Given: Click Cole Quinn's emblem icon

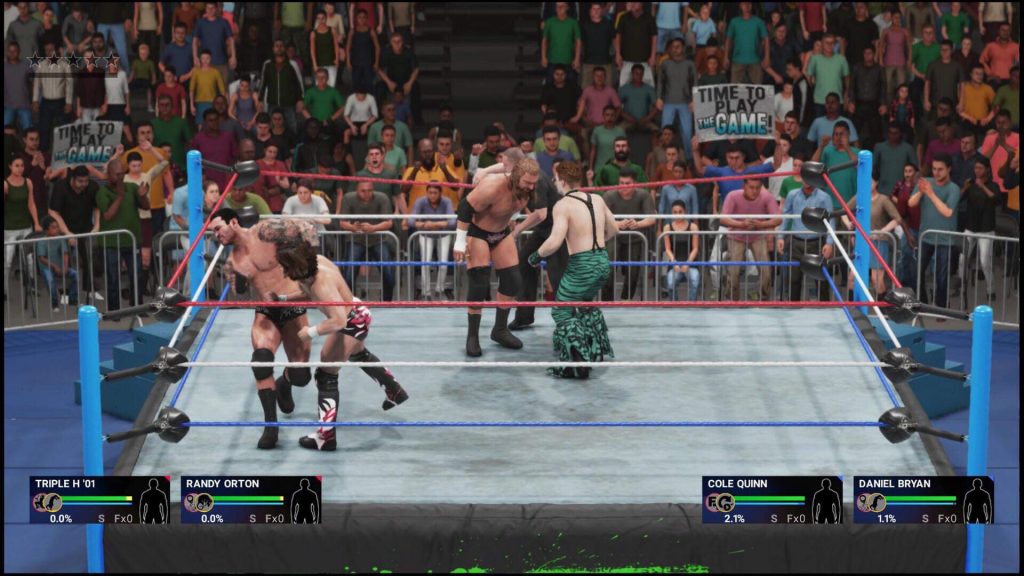Looking at the screenshot, I should coord(718,503).
